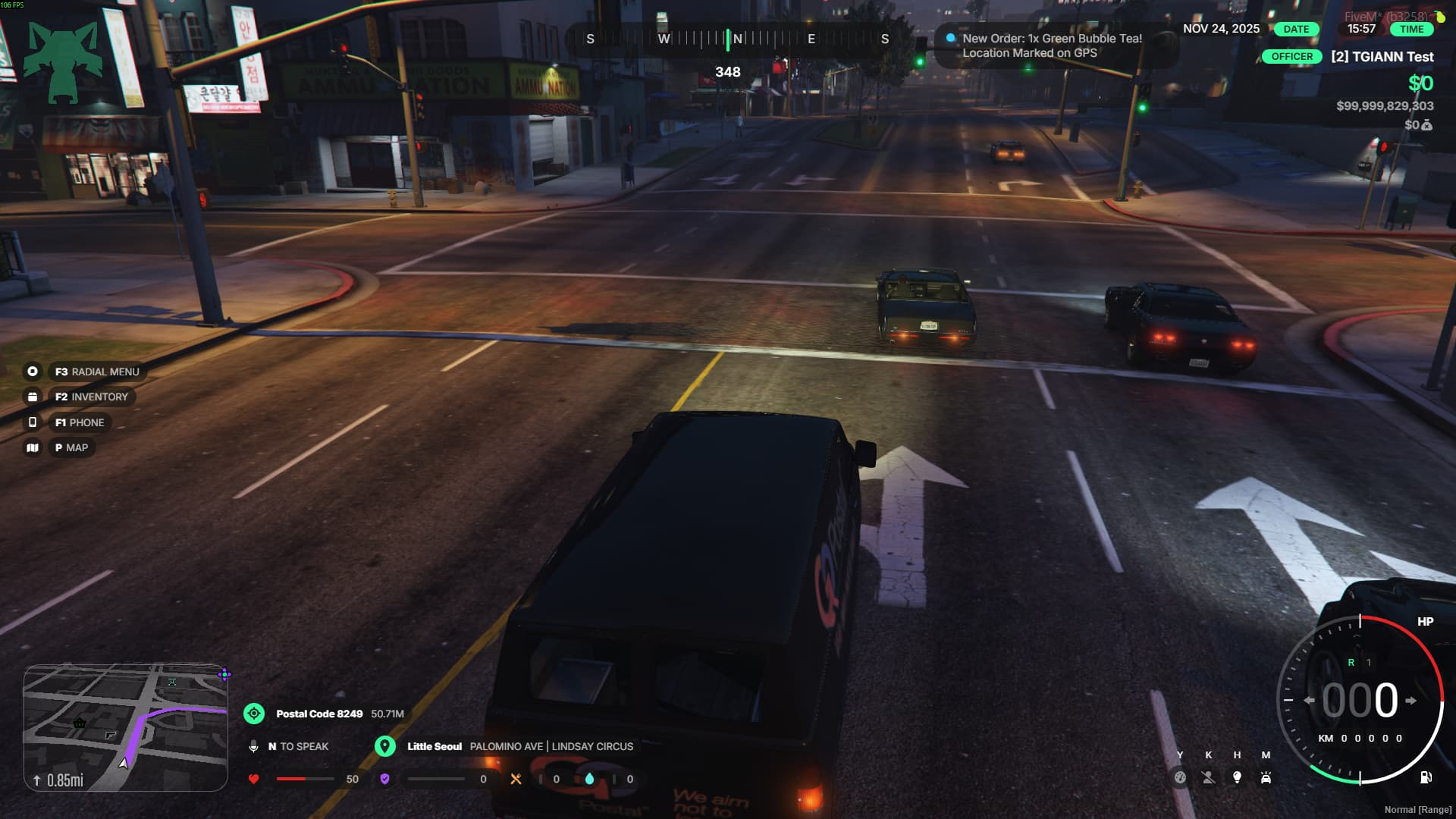Toggle the microphone voice icon
The image size is (1456, 819).
(x=253, y=747)
